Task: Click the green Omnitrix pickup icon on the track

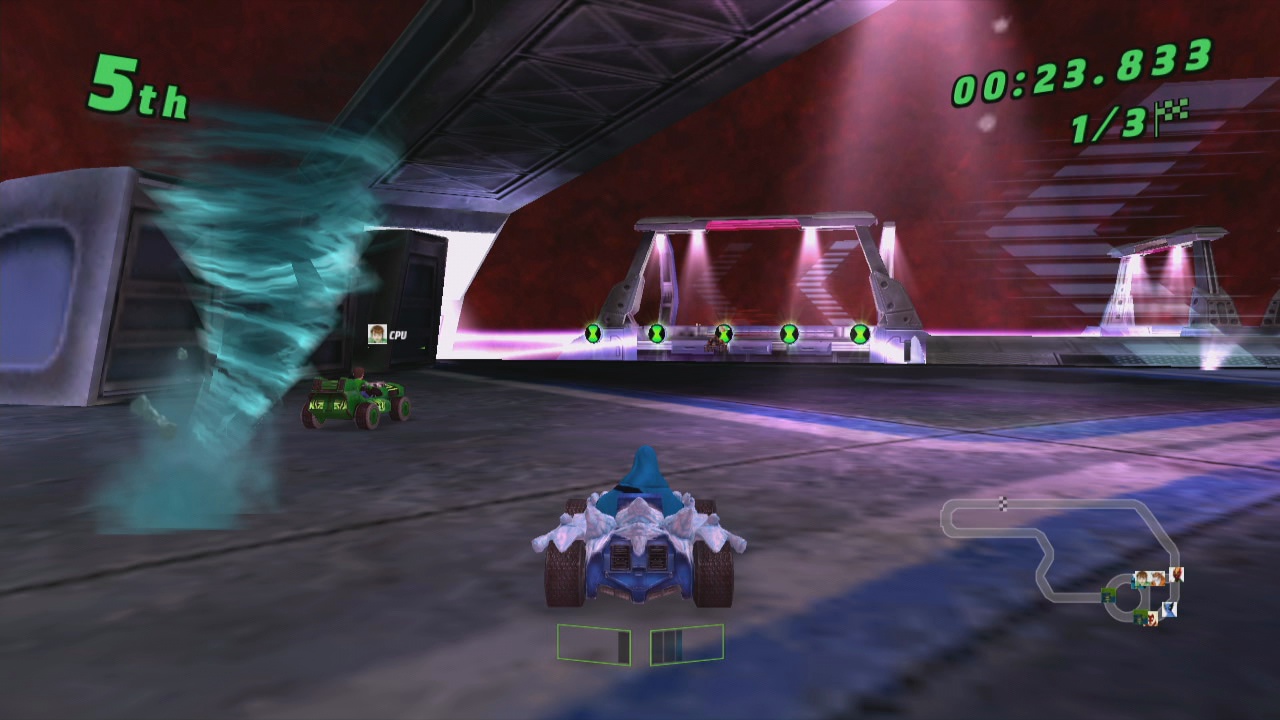Action: click(x=724, y=332)
